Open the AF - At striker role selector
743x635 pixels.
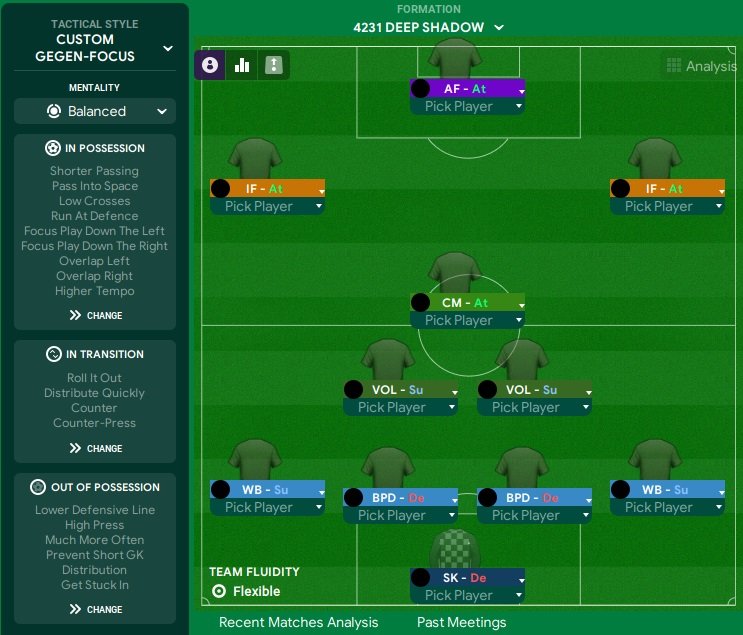tap(467, 89)
